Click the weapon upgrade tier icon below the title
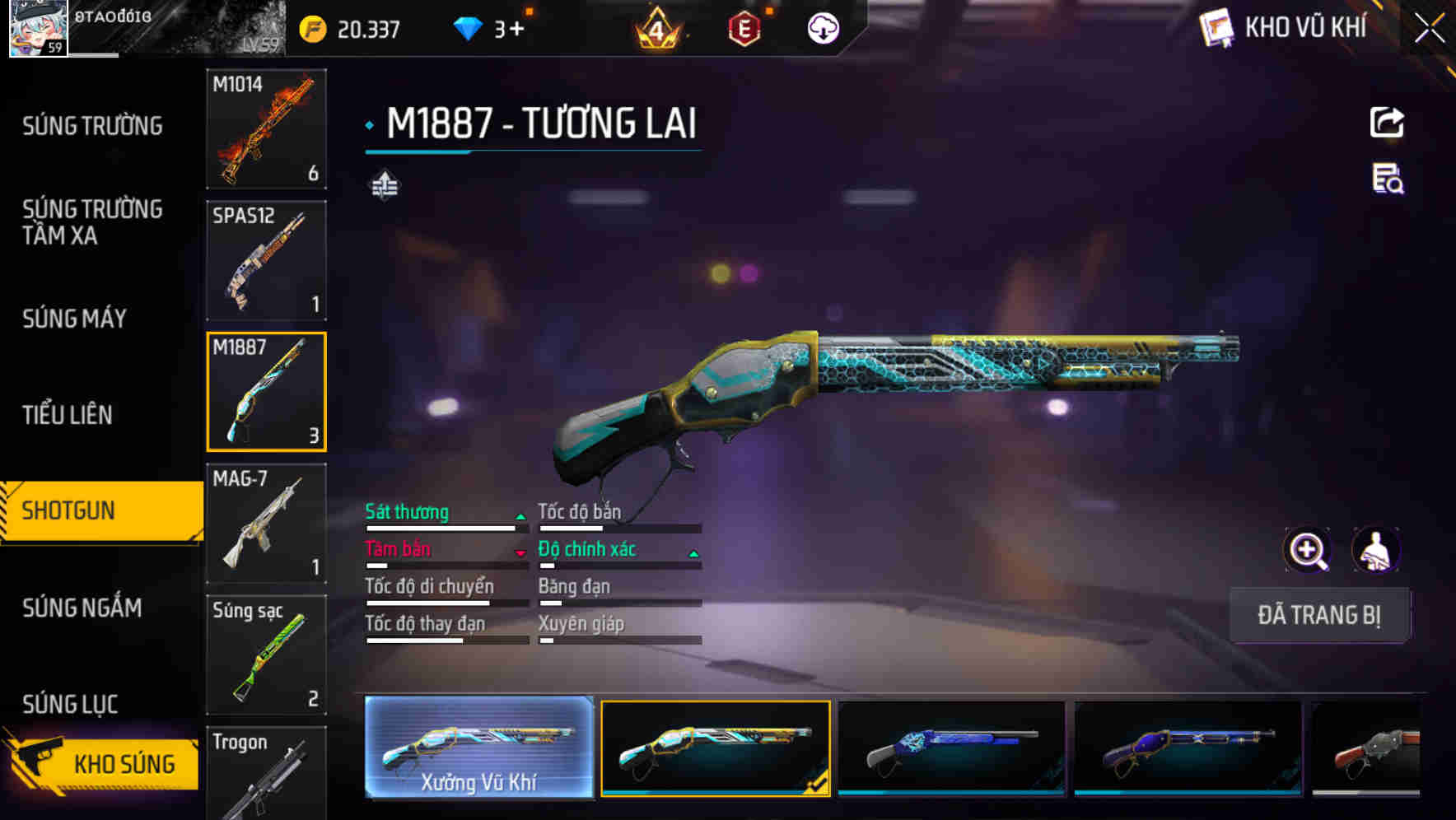This screenshot has height=820, width=1456. [x=384, y=185]
